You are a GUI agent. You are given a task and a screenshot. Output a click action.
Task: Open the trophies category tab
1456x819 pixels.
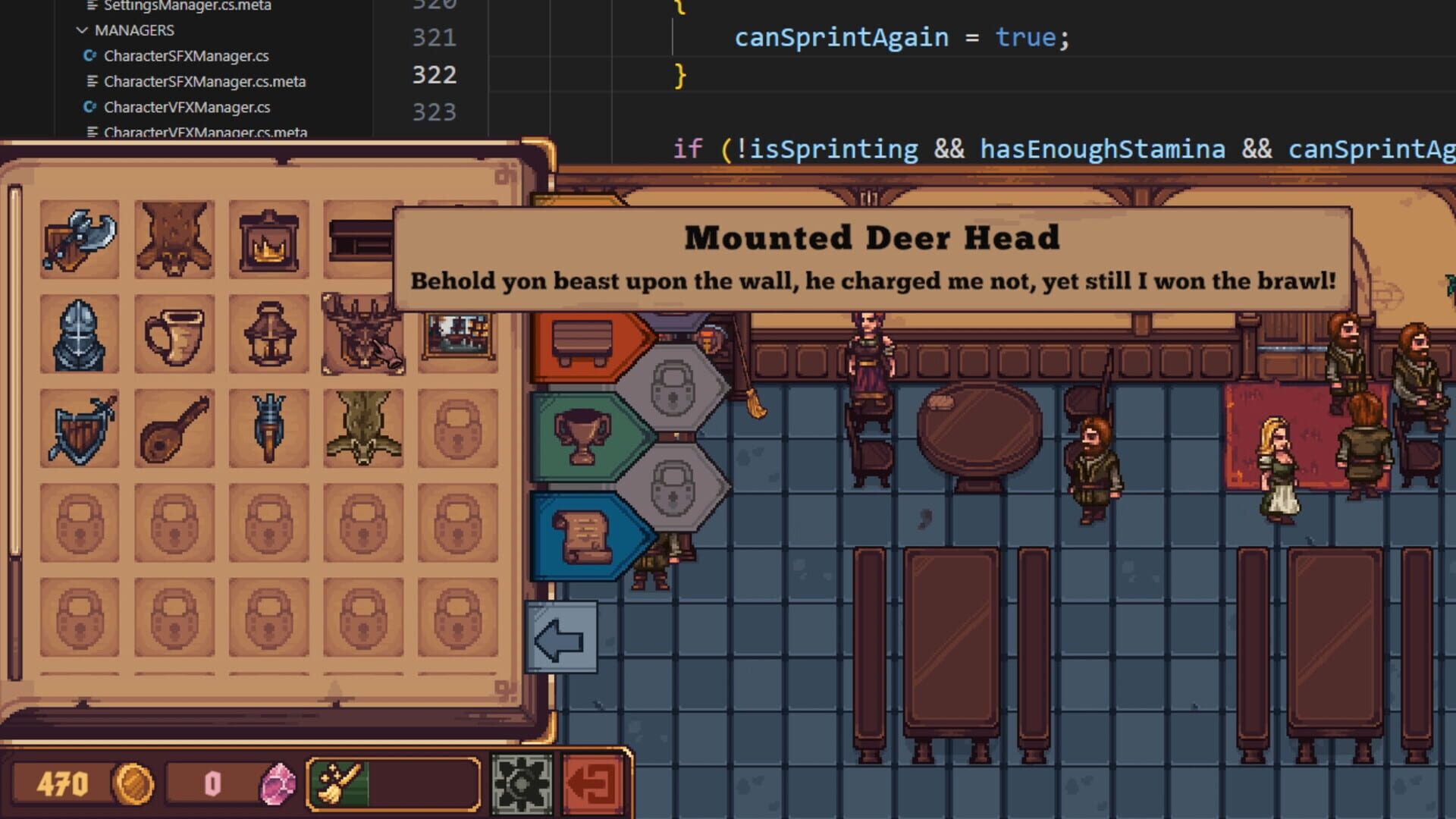pos(581,438)
